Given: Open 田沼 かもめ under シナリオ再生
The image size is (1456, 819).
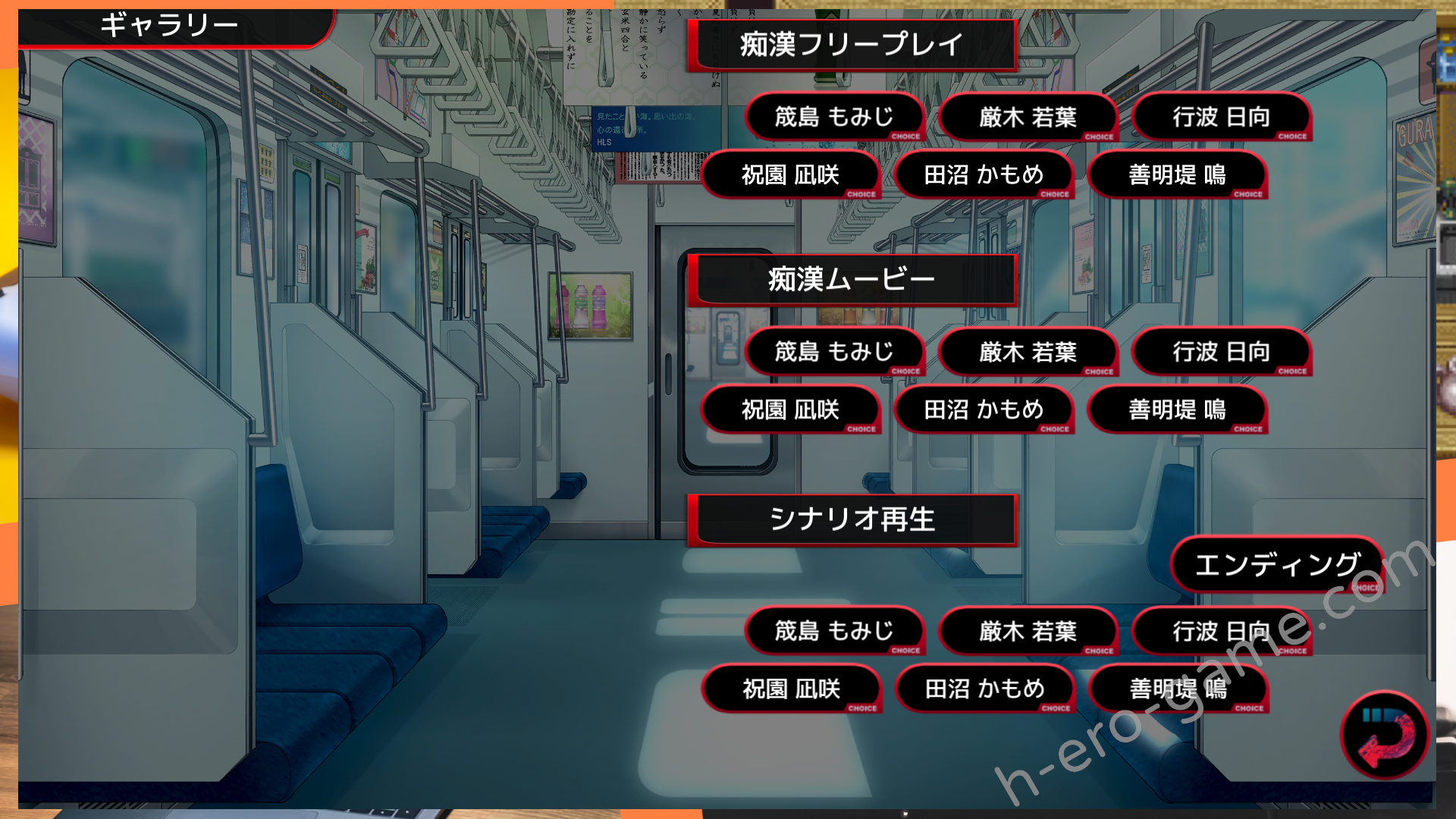Looking at the screenshot, I should [x=984, y=689].
